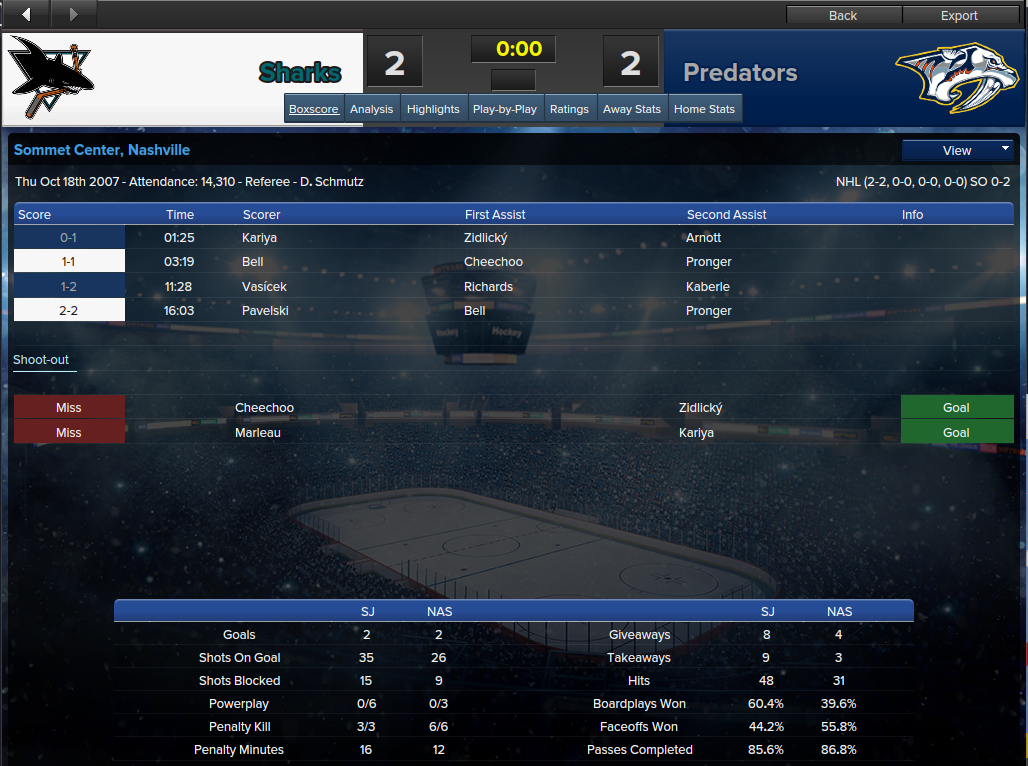Viewport: 1028px width, 766px height.
Task: Click the Back button
Action: [843, 15]
